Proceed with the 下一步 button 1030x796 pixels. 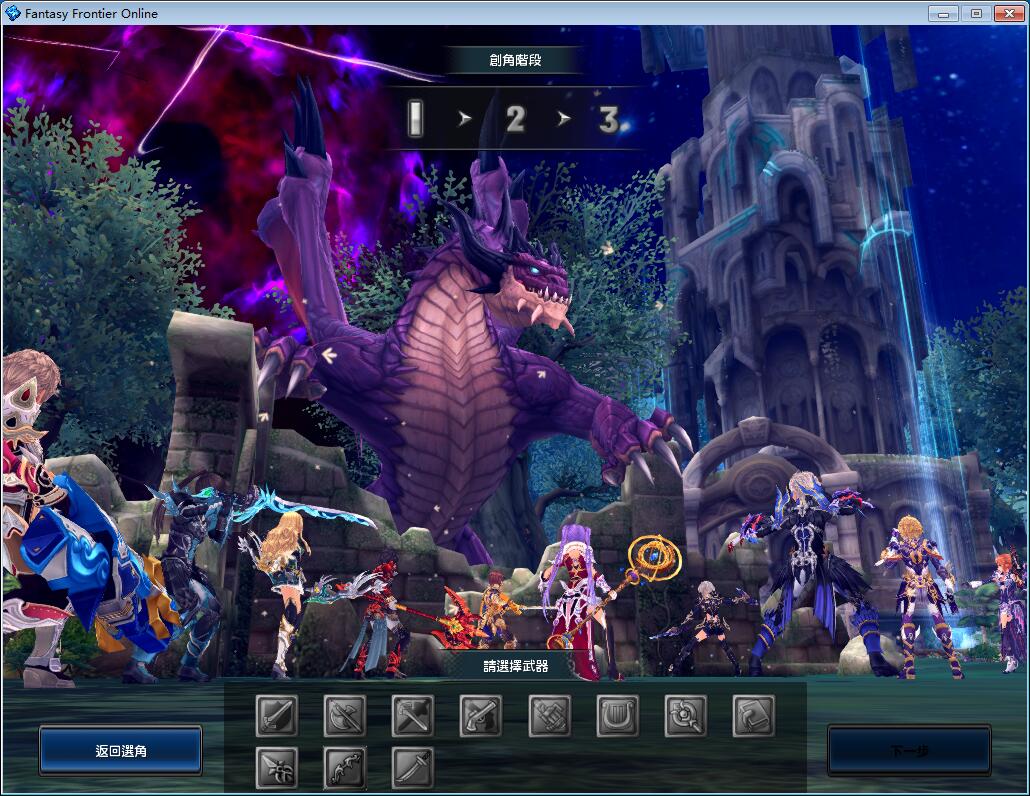[909, 751]
